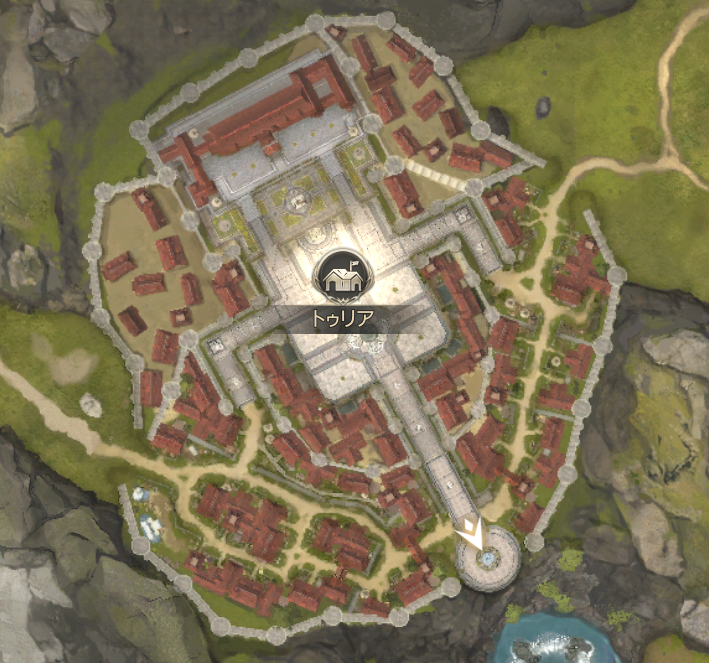Click the white player arrow marker
Image resolution: width=709 pixels, height=663 pixels.
(x=478, y=533)
